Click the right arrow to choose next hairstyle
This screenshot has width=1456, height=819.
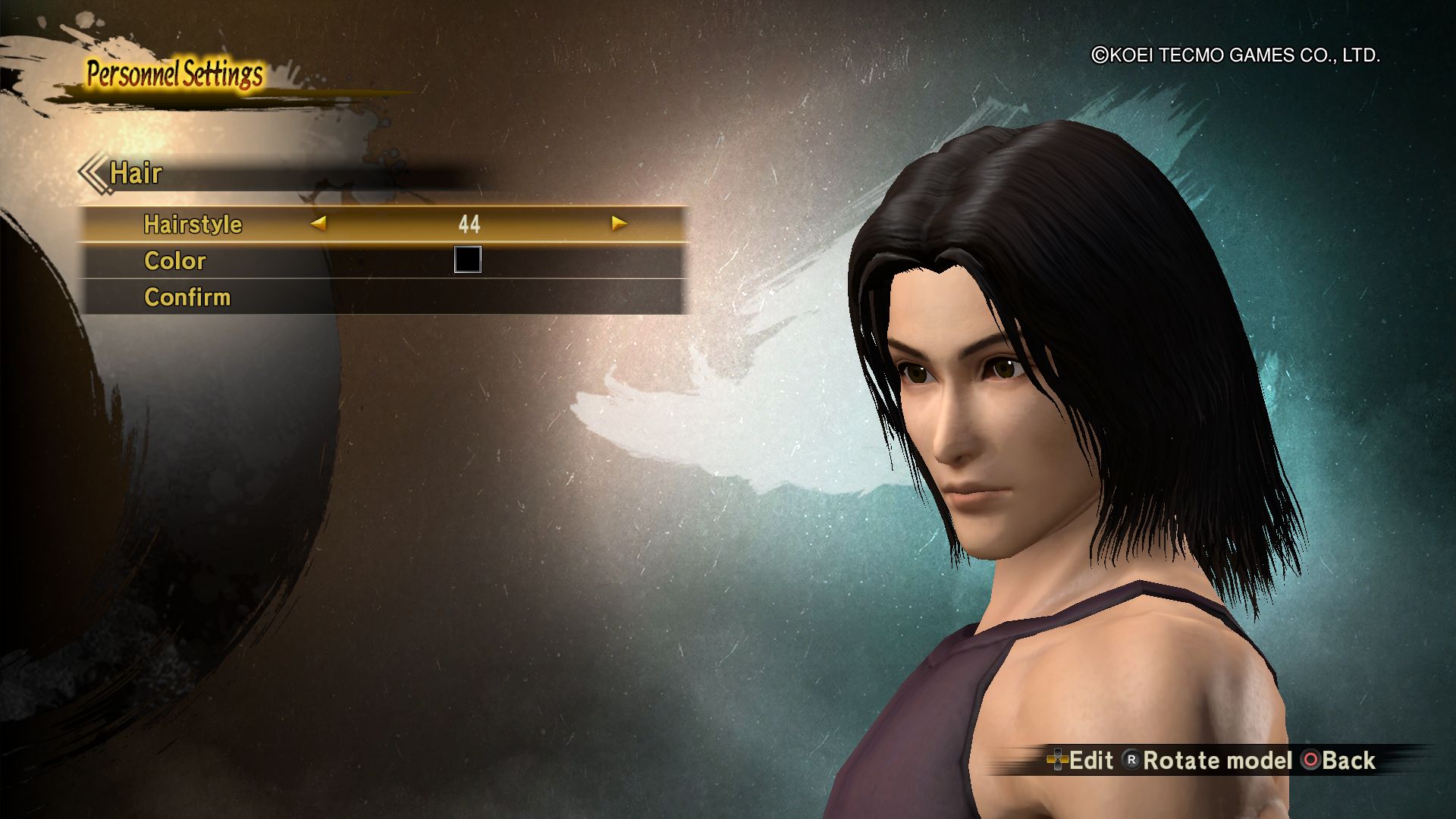(x=619, y=224)
